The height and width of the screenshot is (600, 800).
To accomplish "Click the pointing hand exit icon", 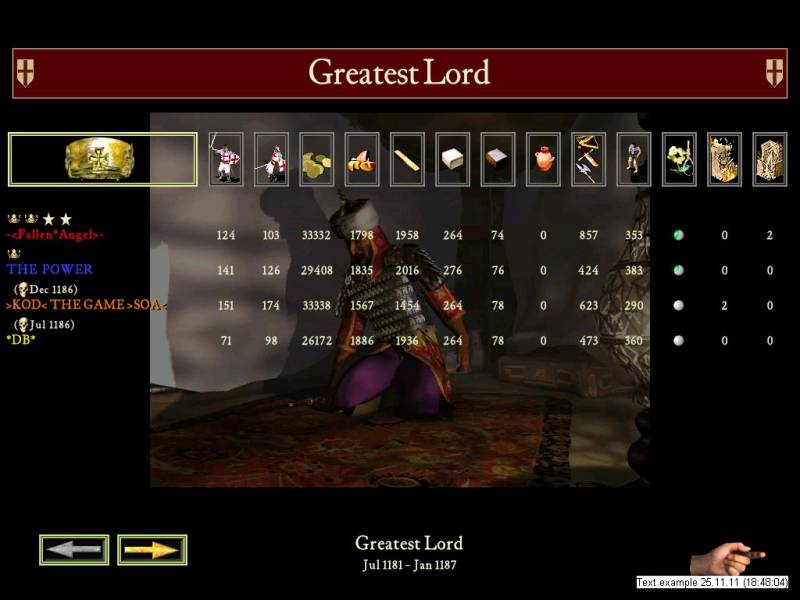I will [x=728, y=556].
